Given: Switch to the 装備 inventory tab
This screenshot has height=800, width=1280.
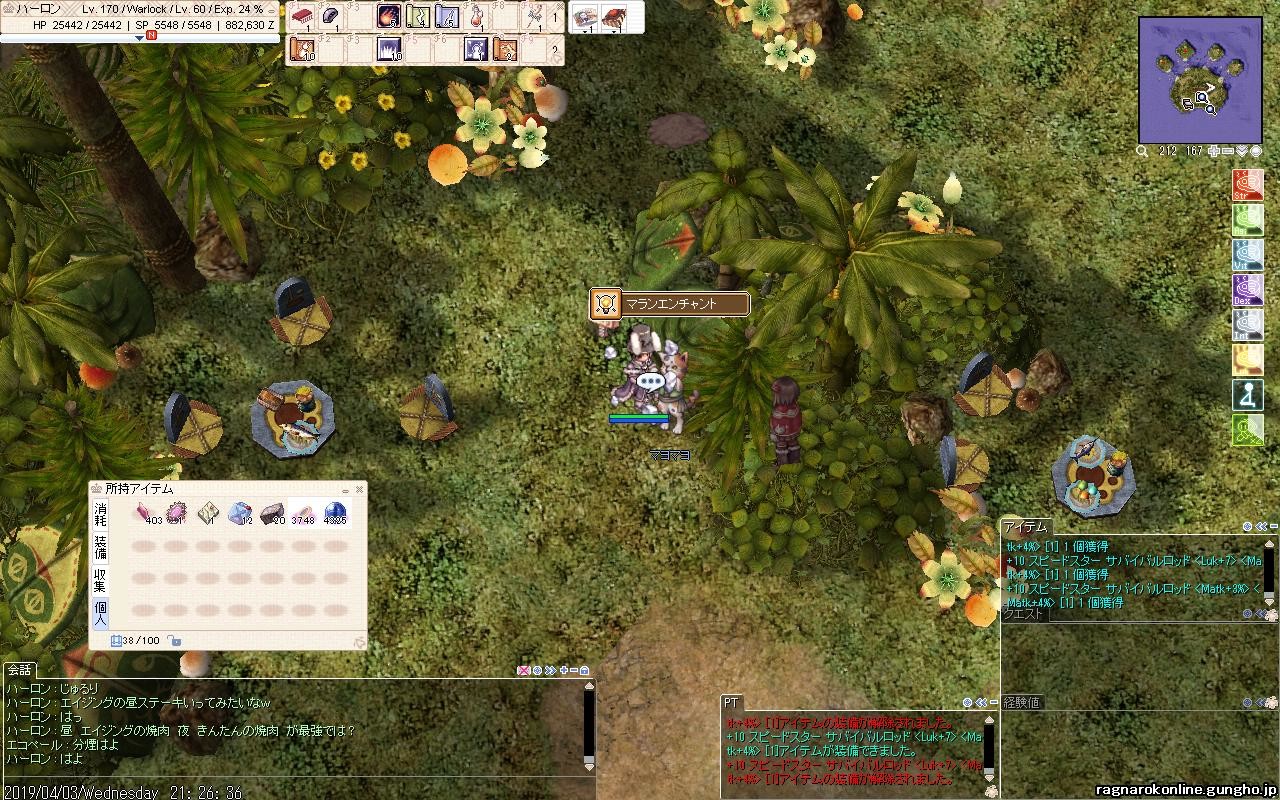Looking at the screenshot, I should click(100, 547).
